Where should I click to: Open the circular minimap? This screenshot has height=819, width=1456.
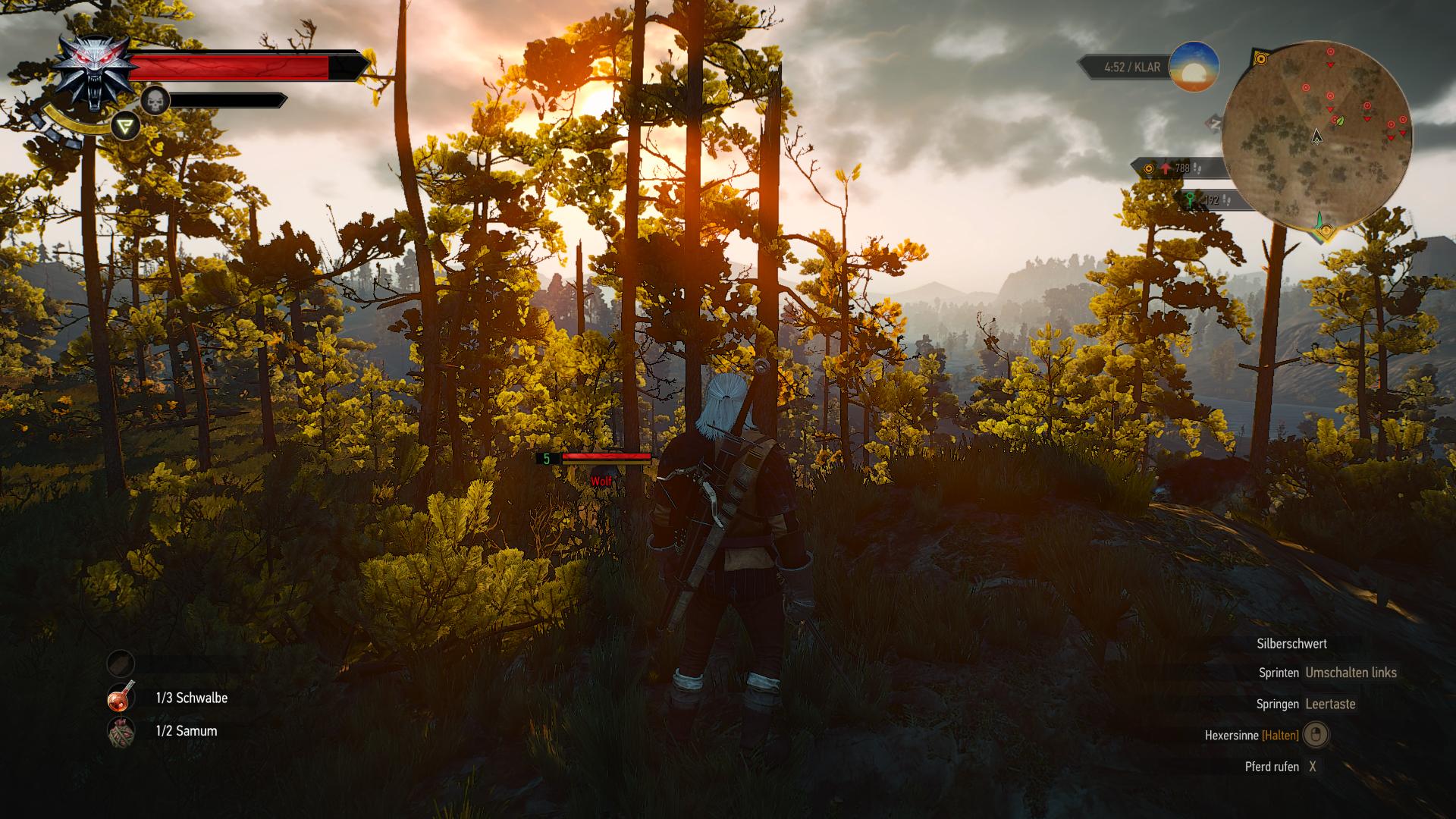(1317, 137)
